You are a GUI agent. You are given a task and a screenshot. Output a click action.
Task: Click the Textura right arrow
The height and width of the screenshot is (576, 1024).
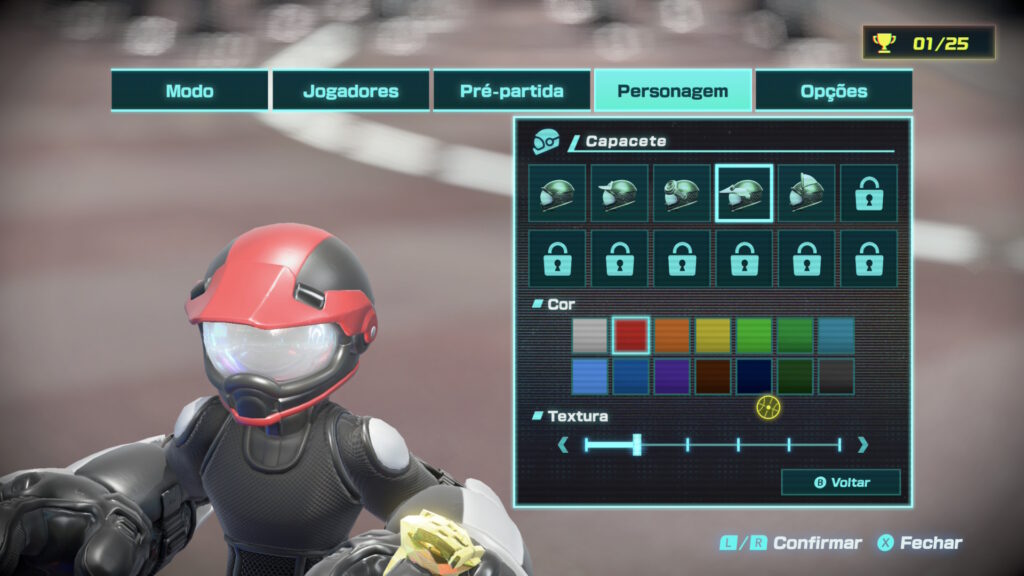click(x=863, y=445)
